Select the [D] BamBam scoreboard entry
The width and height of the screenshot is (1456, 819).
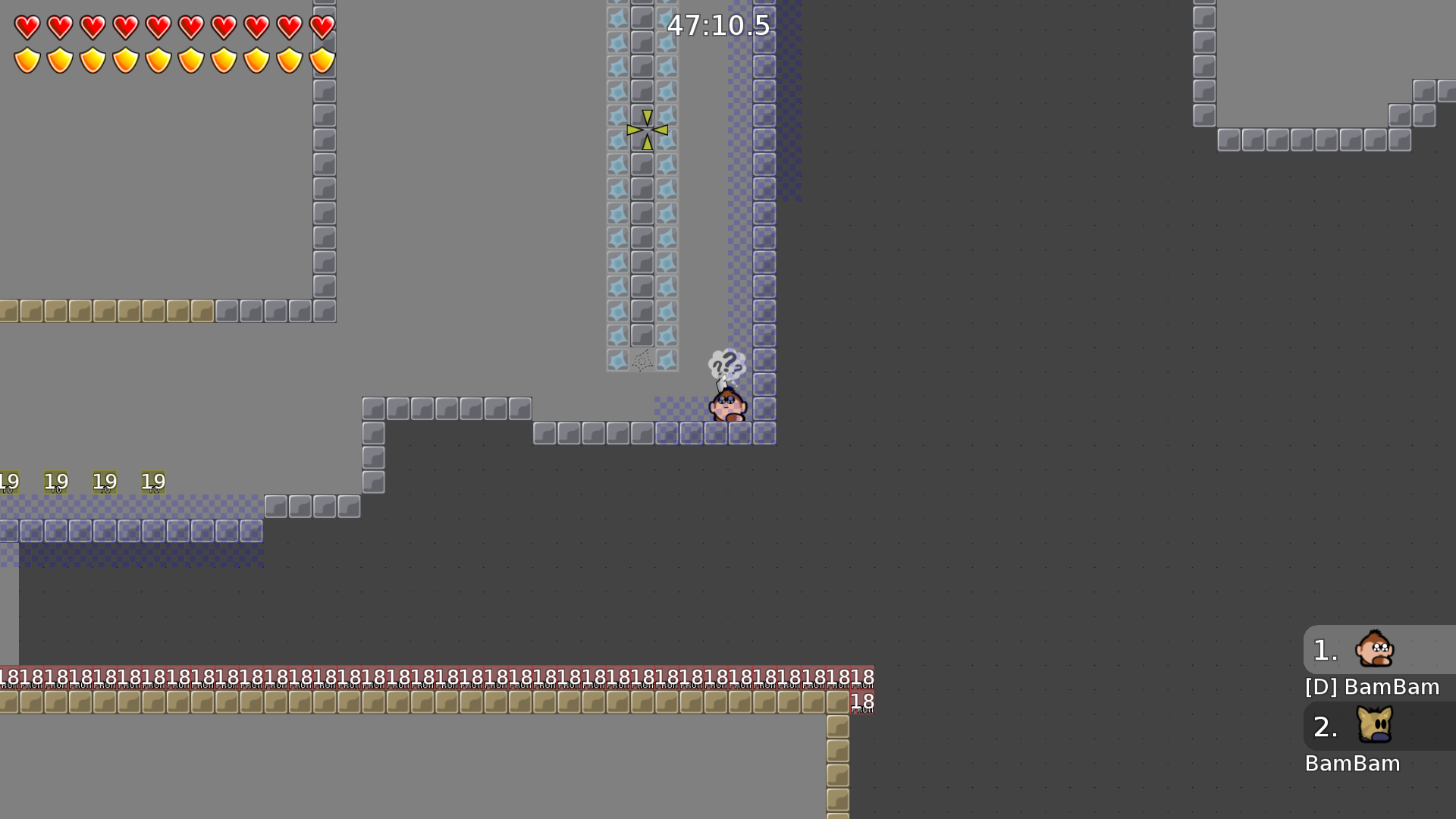[1371, 687]
